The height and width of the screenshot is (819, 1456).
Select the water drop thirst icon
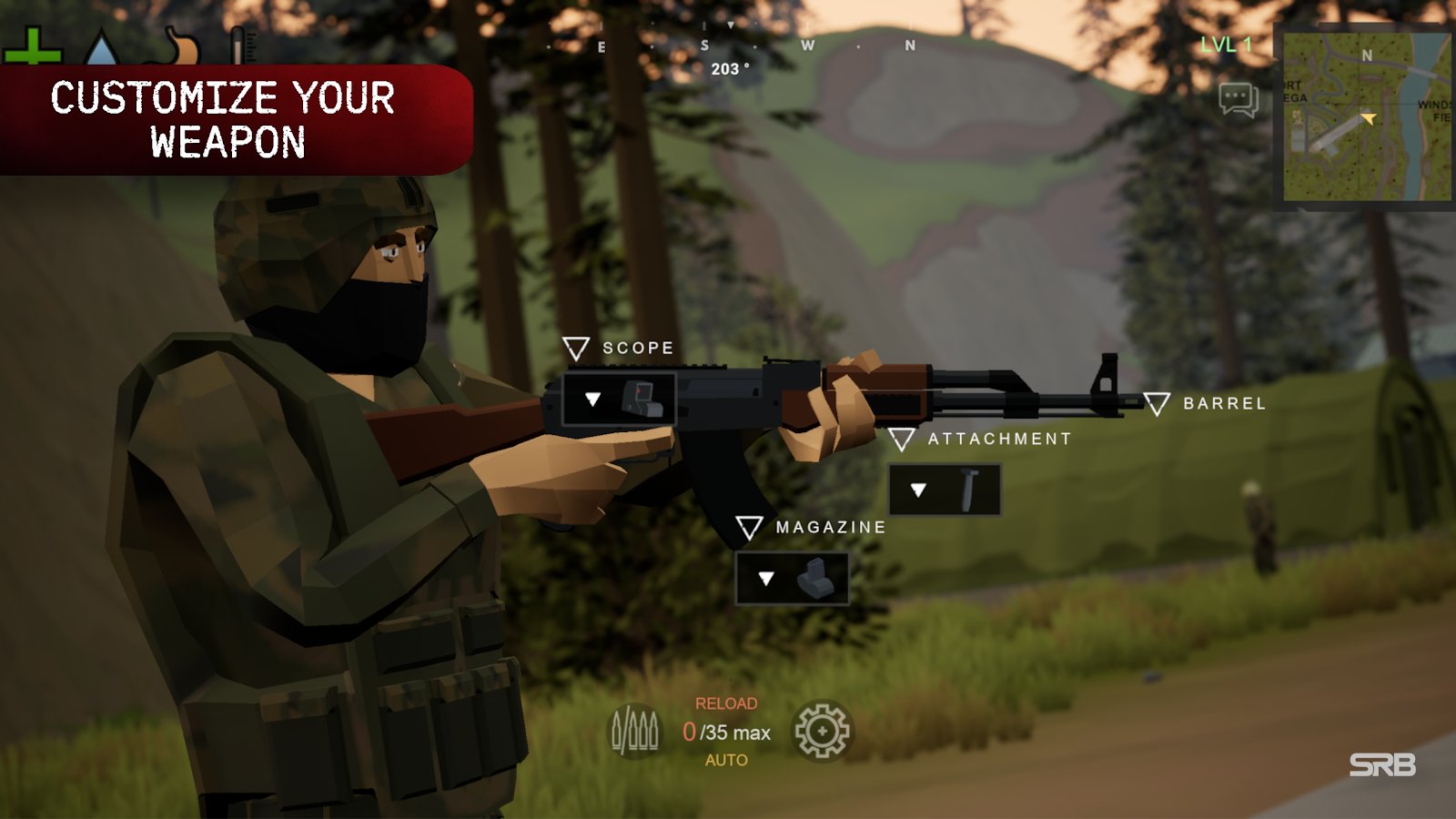point(101,49)
